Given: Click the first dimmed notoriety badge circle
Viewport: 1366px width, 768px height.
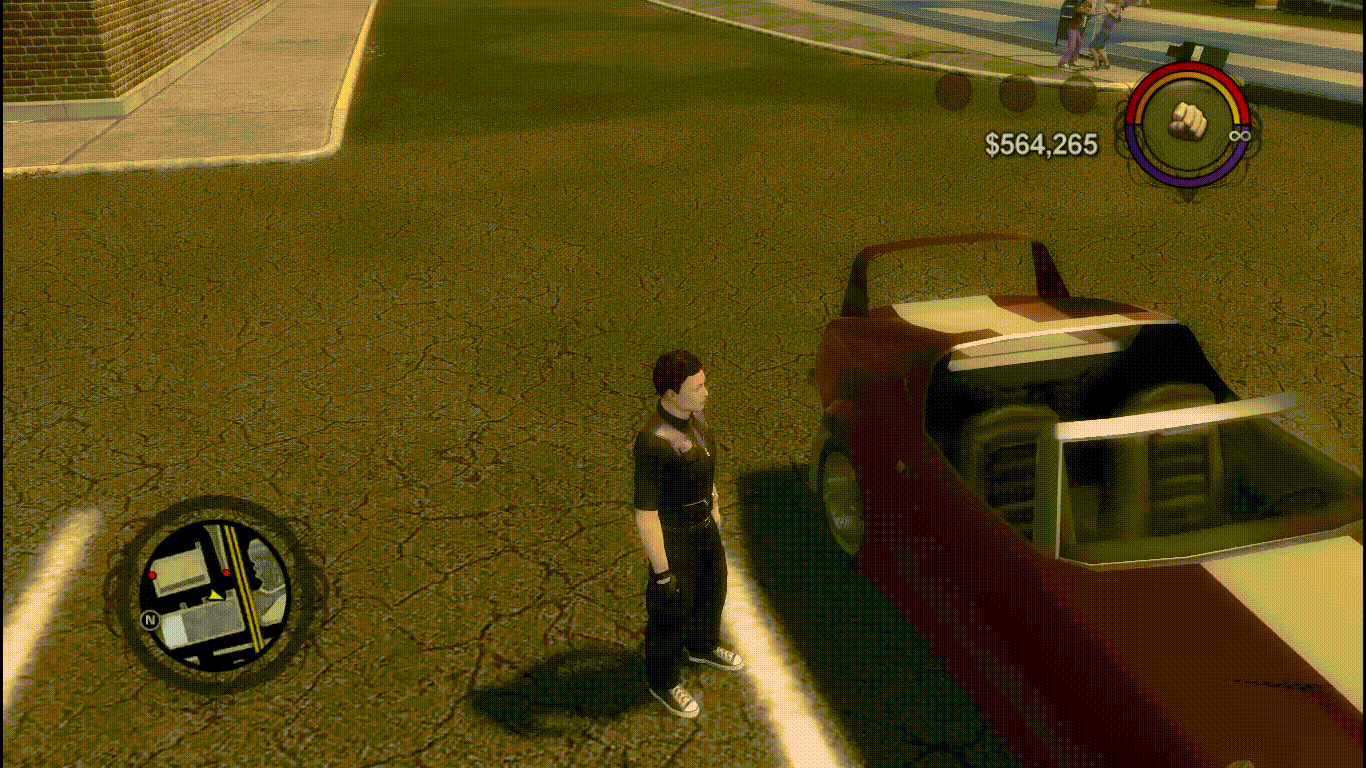Looking at the screenshot, I should 953,93.
